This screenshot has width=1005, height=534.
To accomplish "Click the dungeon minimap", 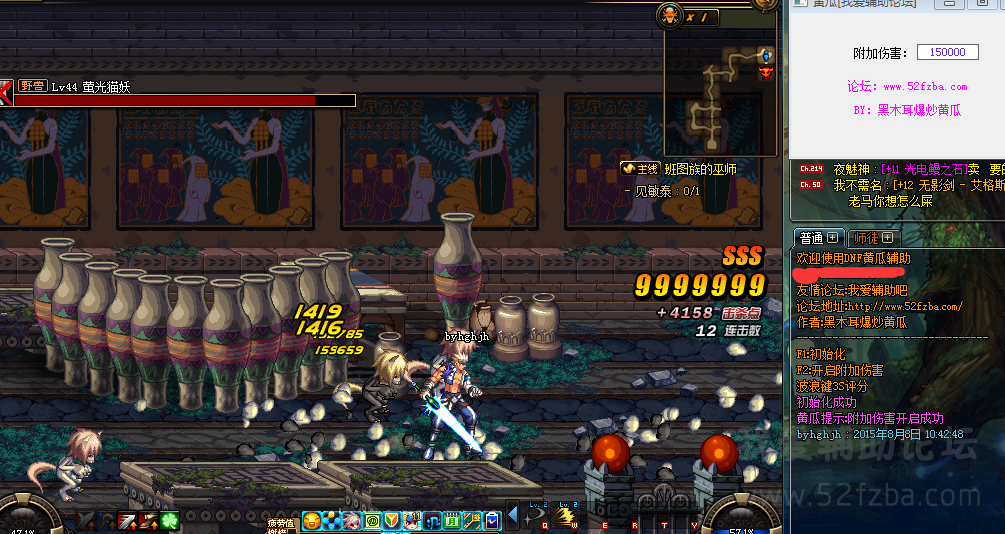I will coord(720,98).
